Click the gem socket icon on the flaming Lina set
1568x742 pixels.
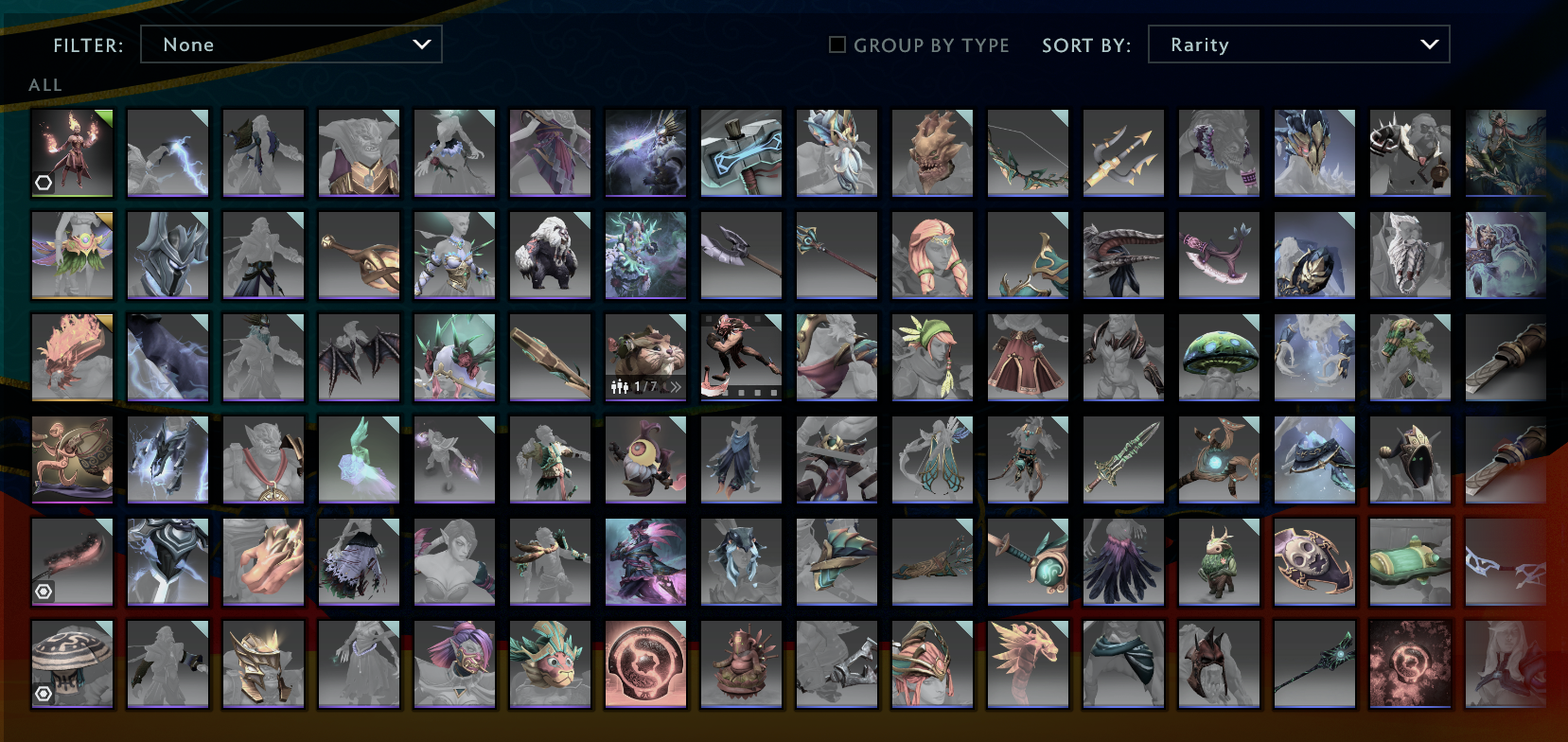(x=43, y=183)
